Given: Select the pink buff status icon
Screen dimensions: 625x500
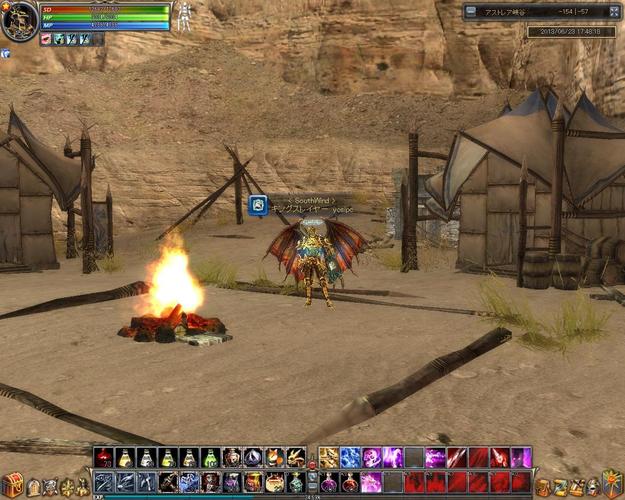Looking at the screenshot, I should [x=47, y=39].
